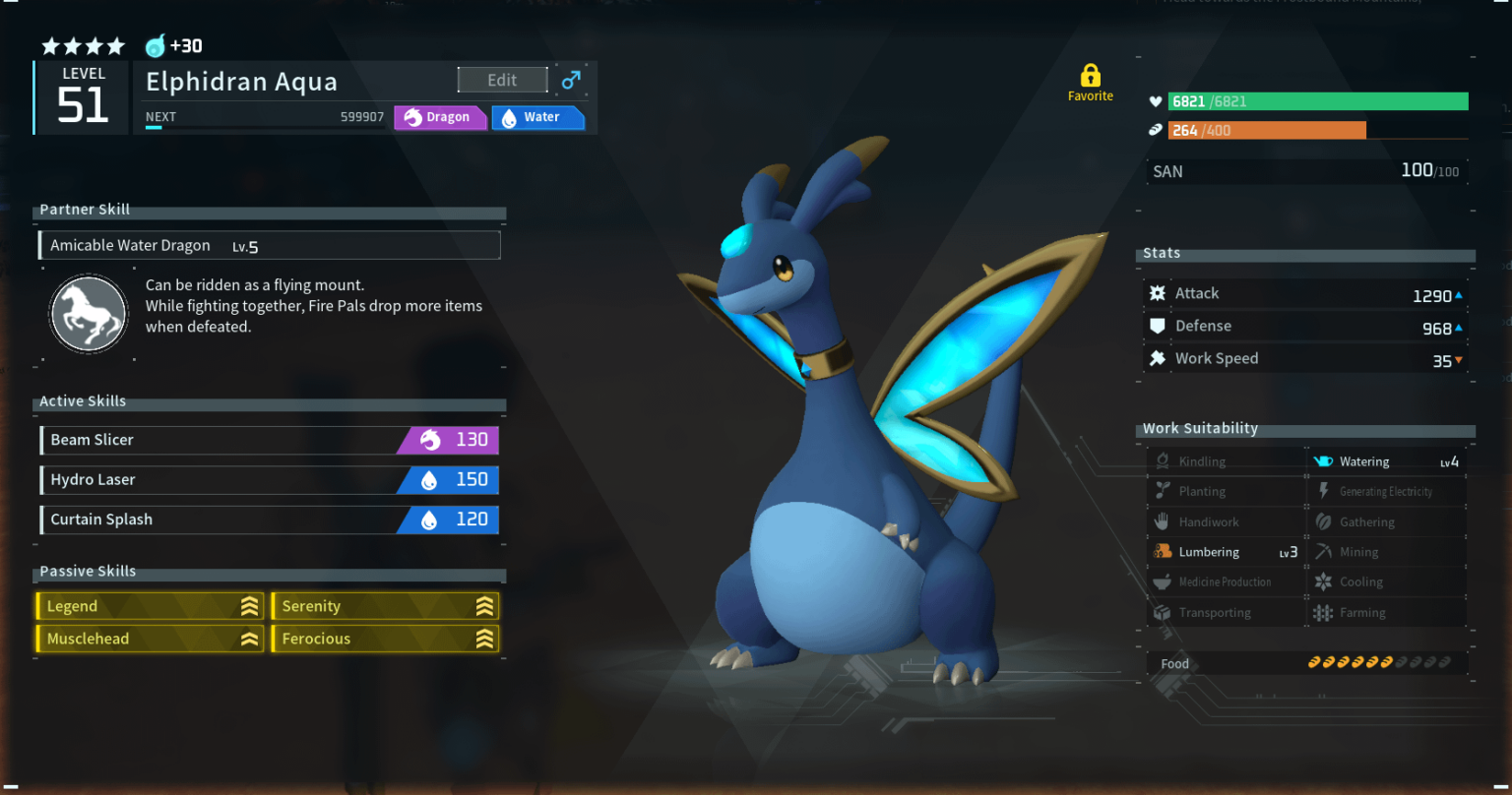Image resolution: width=1512 pixels, height=795 pixels.
Task: Toggle the Favorite lock icon
Action: (x=1090, y=76)
